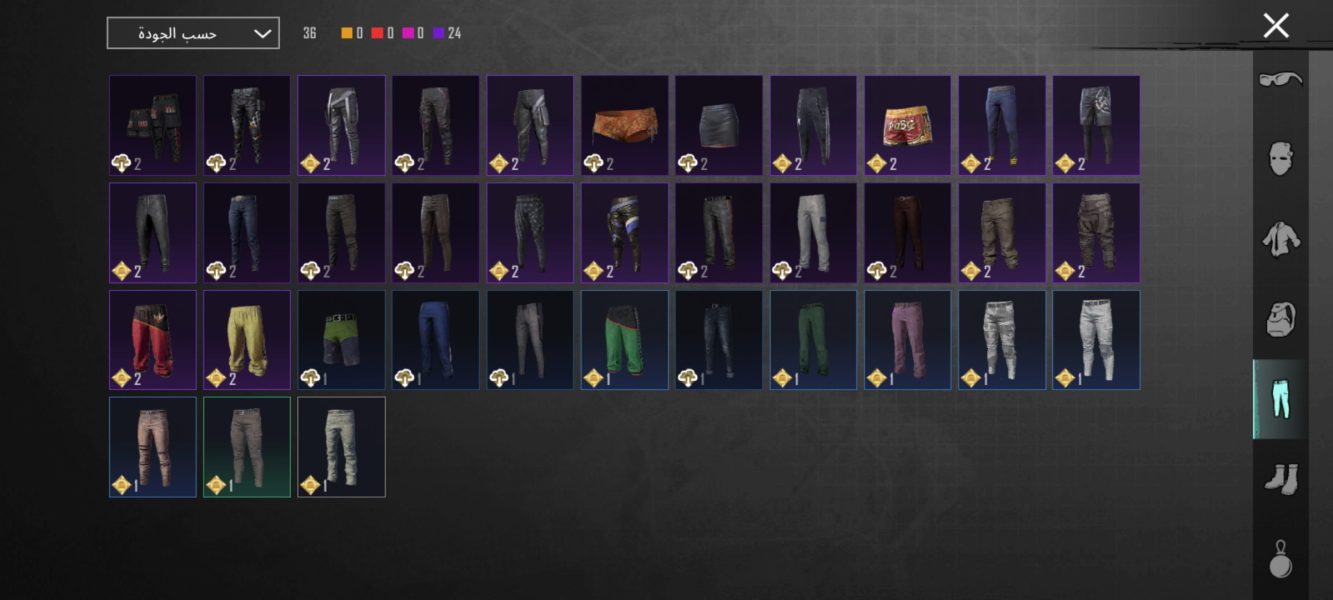Switch to the glasses category tab
The width and height of the screenshot is (1333, 600).
1280,79
